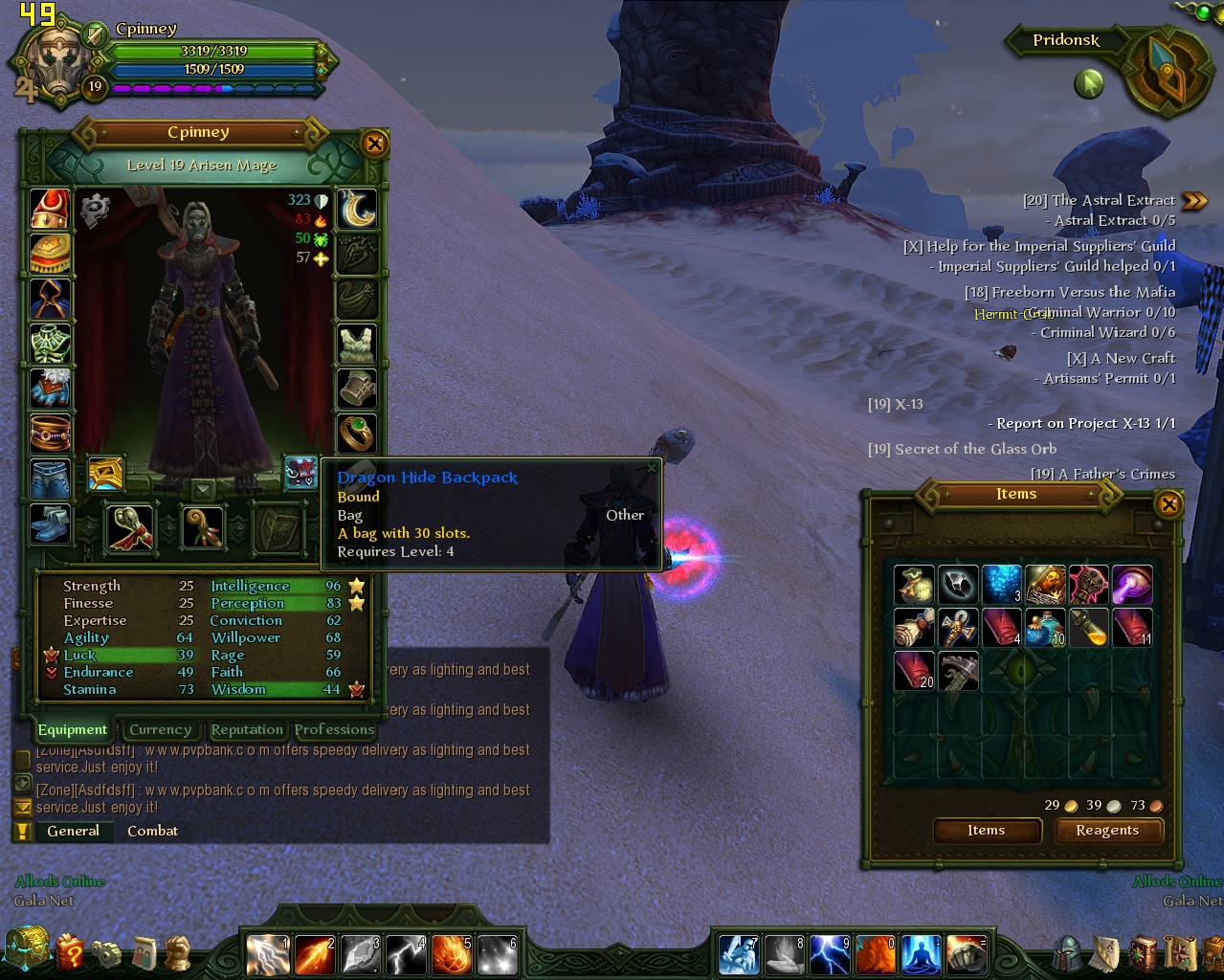Pick the yellow elixir vial item
Viewport: 1224px width, 980px height.
(x=1089, y=628)
